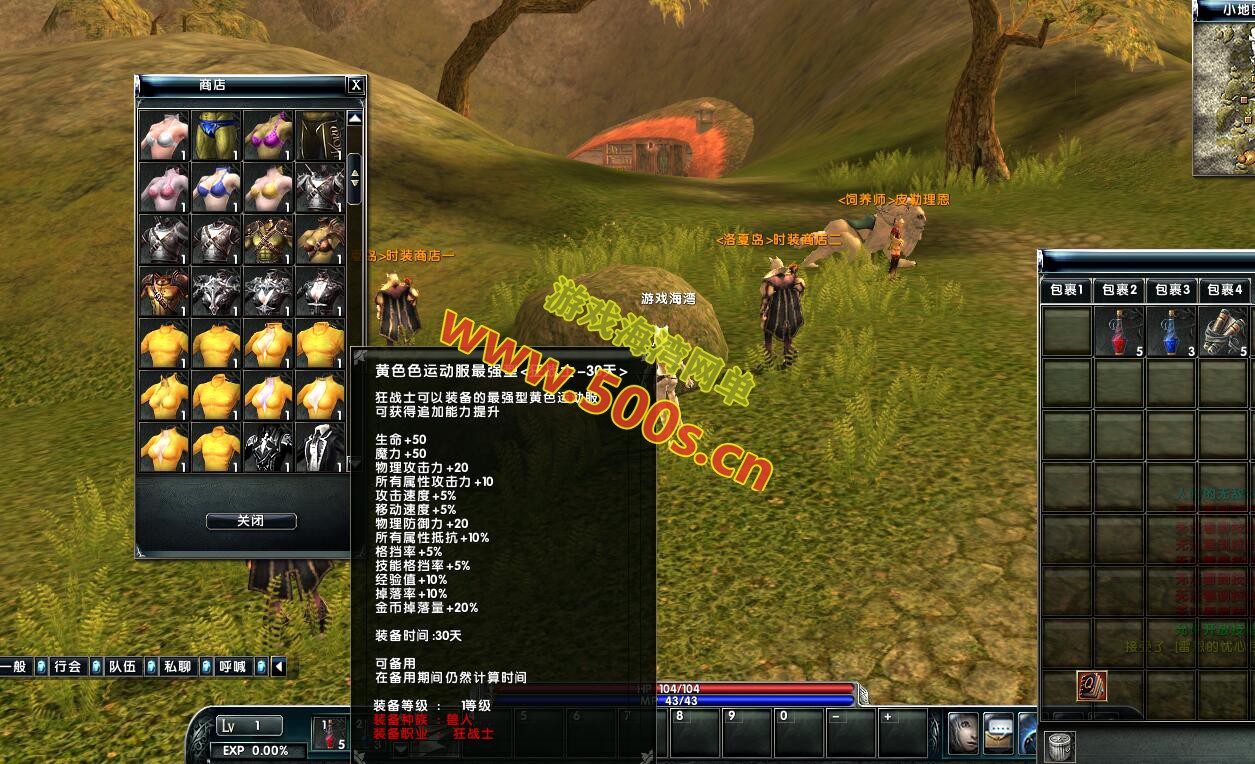This screenshot has width=1255, height=764.
Task: Click the trash can icon
Action: pyautogui.click(x=1059, y=745)
